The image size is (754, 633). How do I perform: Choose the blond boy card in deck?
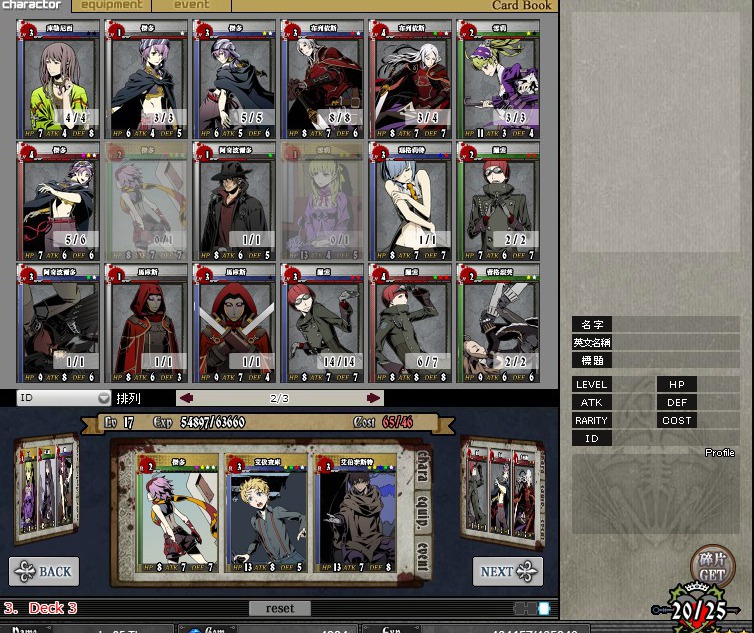pos(265,515)
